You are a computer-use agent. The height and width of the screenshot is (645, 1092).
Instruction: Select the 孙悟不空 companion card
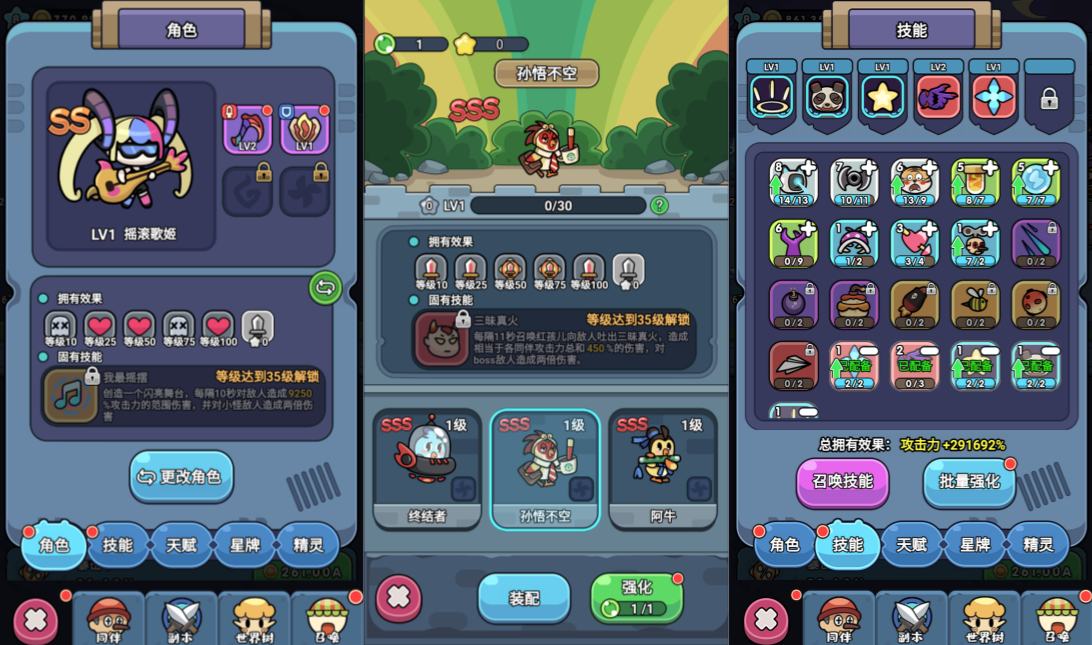tap(545, 468)
